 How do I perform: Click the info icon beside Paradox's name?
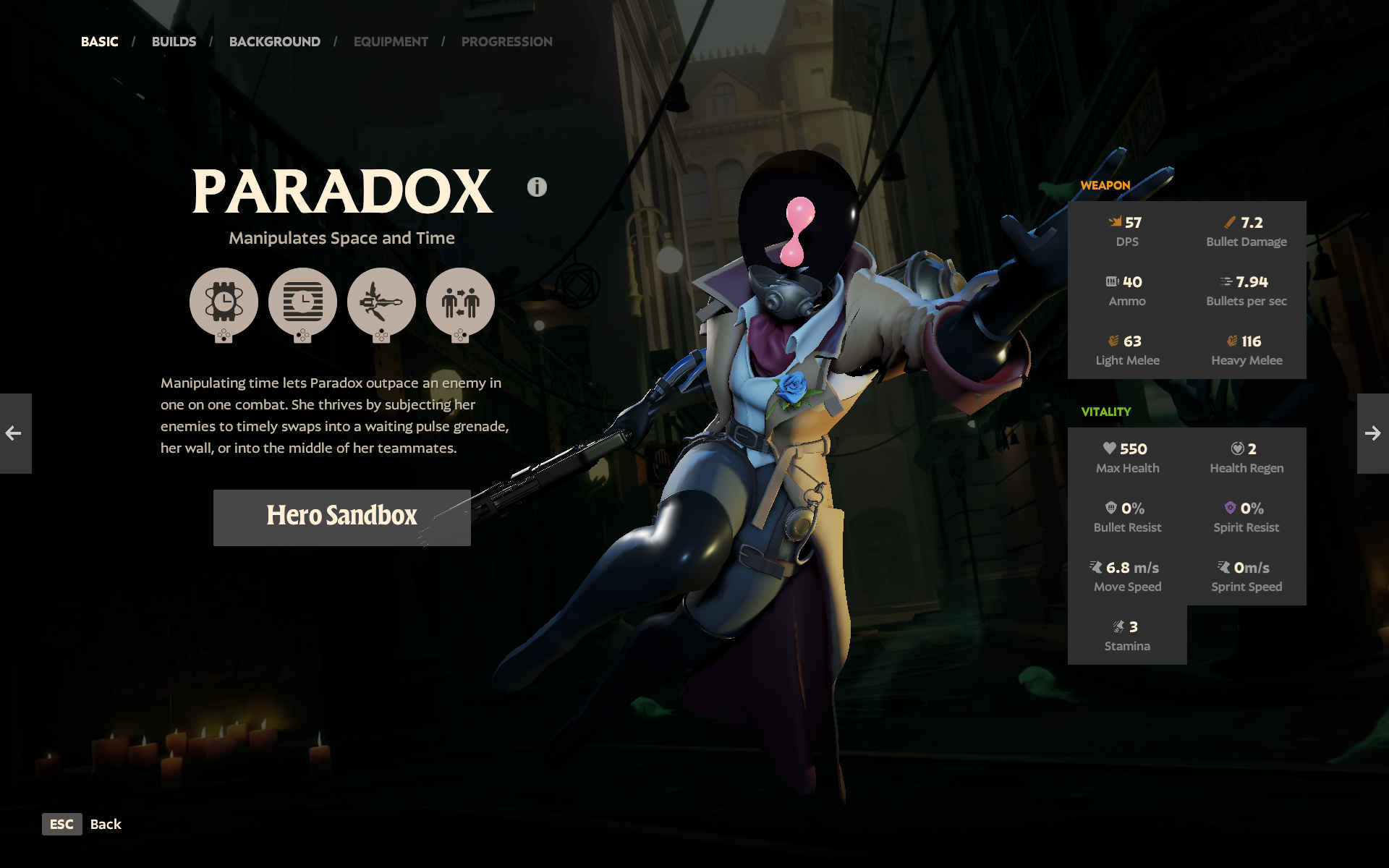point(537,187)
